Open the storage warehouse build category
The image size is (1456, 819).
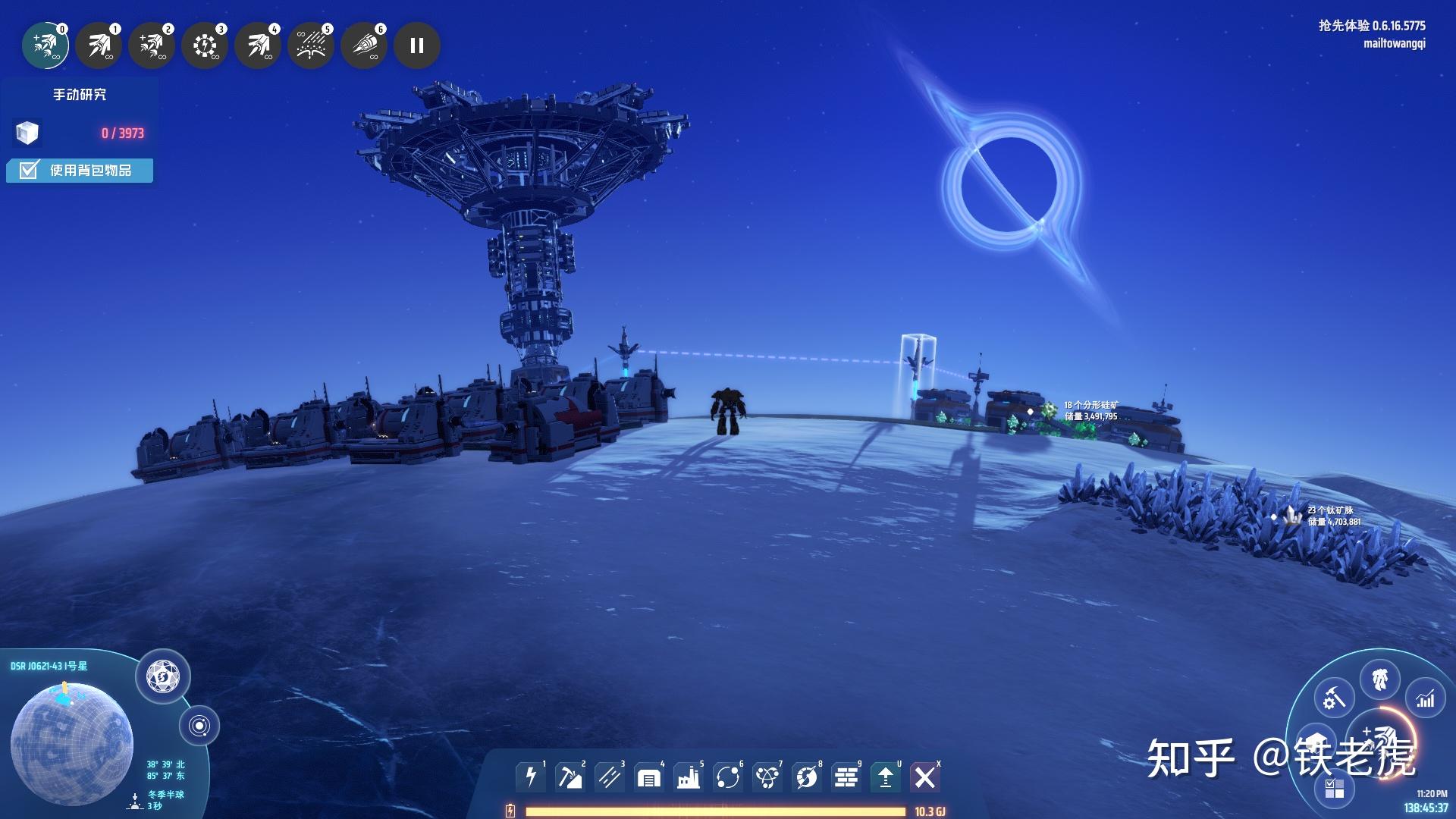[648, 777]
